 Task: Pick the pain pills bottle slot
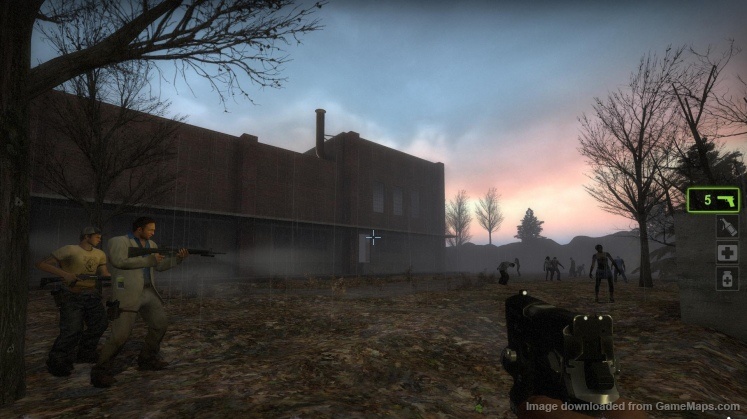(727, 279)
